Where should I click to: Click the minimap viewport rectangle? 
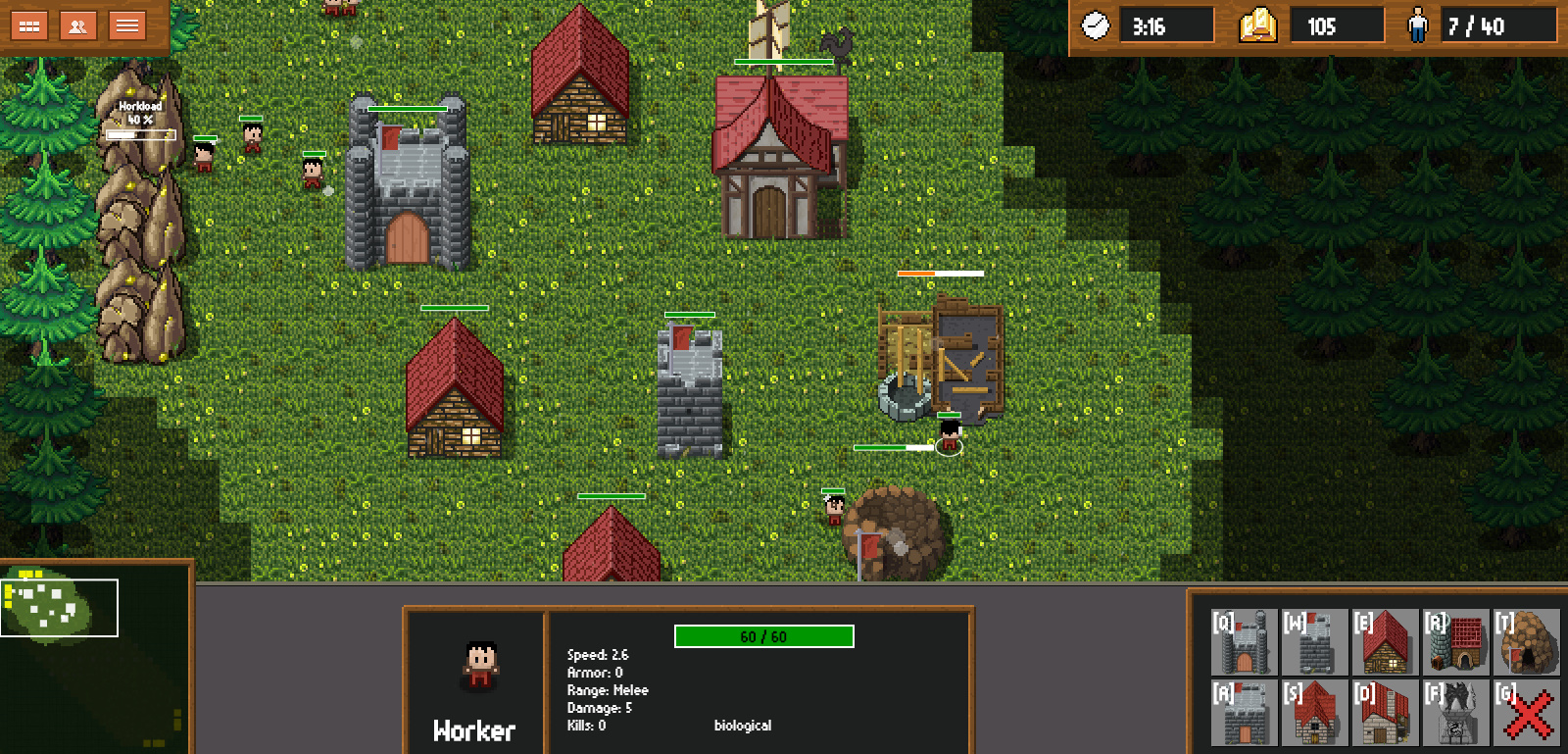[x=61, y=608]
